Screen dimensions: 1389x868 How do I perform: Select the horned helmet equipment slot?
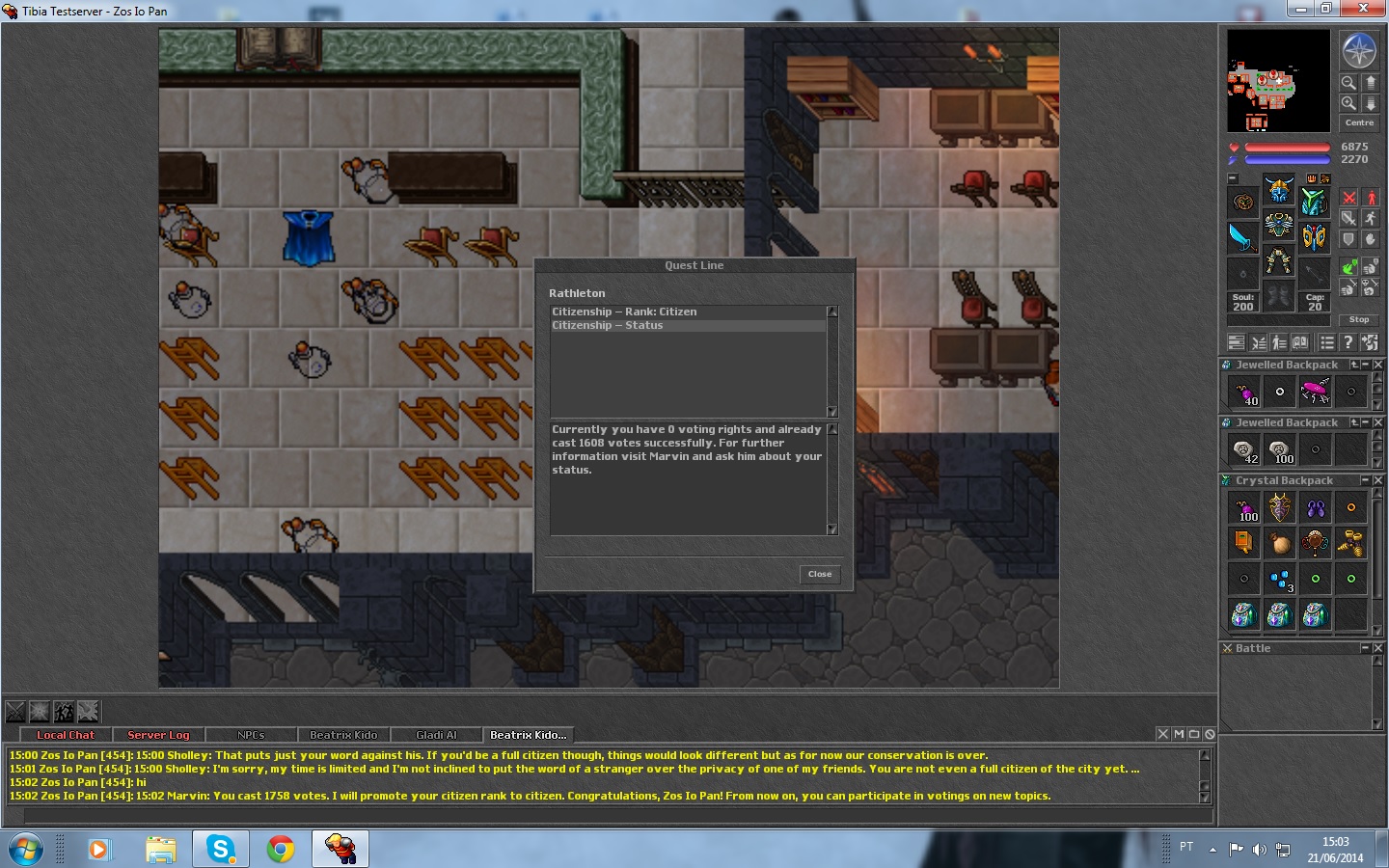(x=1279, y=189)
